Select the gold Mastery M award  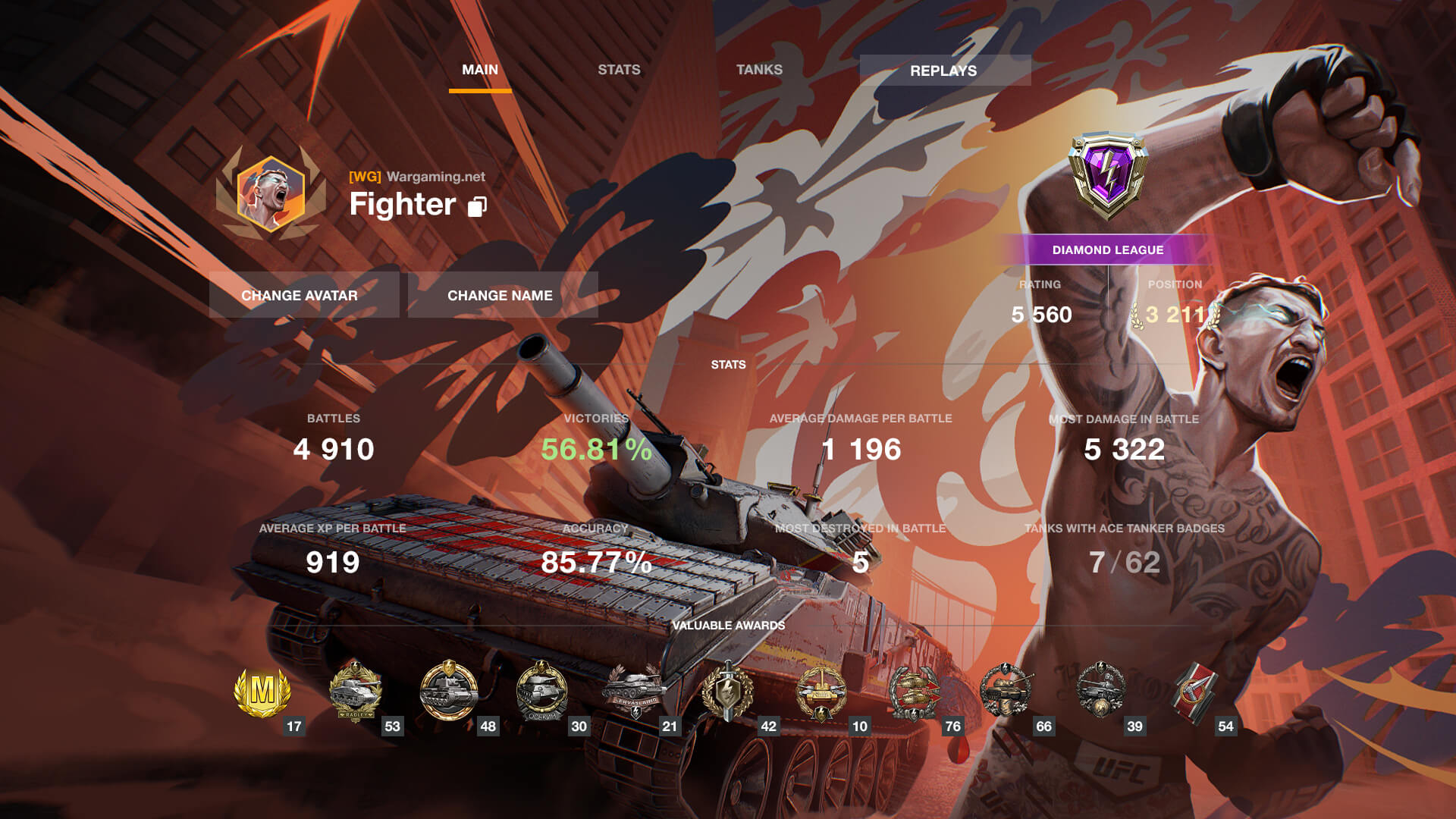point(262,692)
